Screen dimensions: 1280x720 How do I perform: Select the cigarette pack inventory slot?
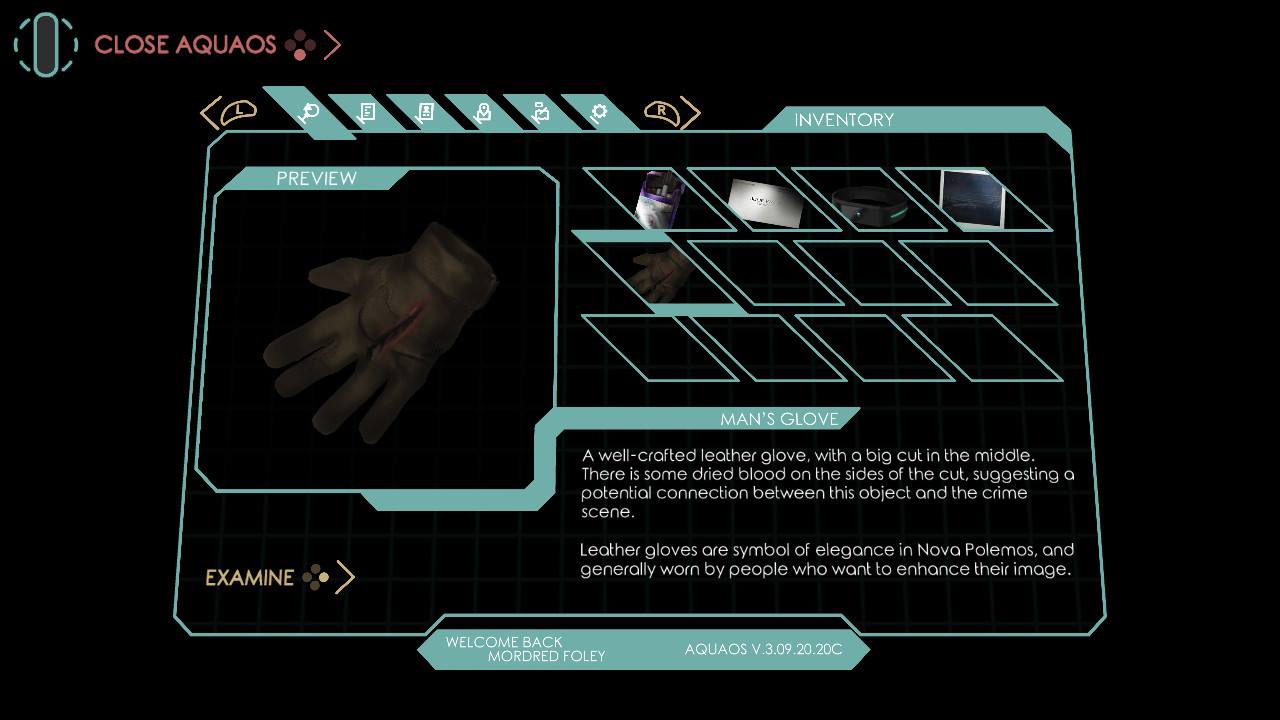660,199
